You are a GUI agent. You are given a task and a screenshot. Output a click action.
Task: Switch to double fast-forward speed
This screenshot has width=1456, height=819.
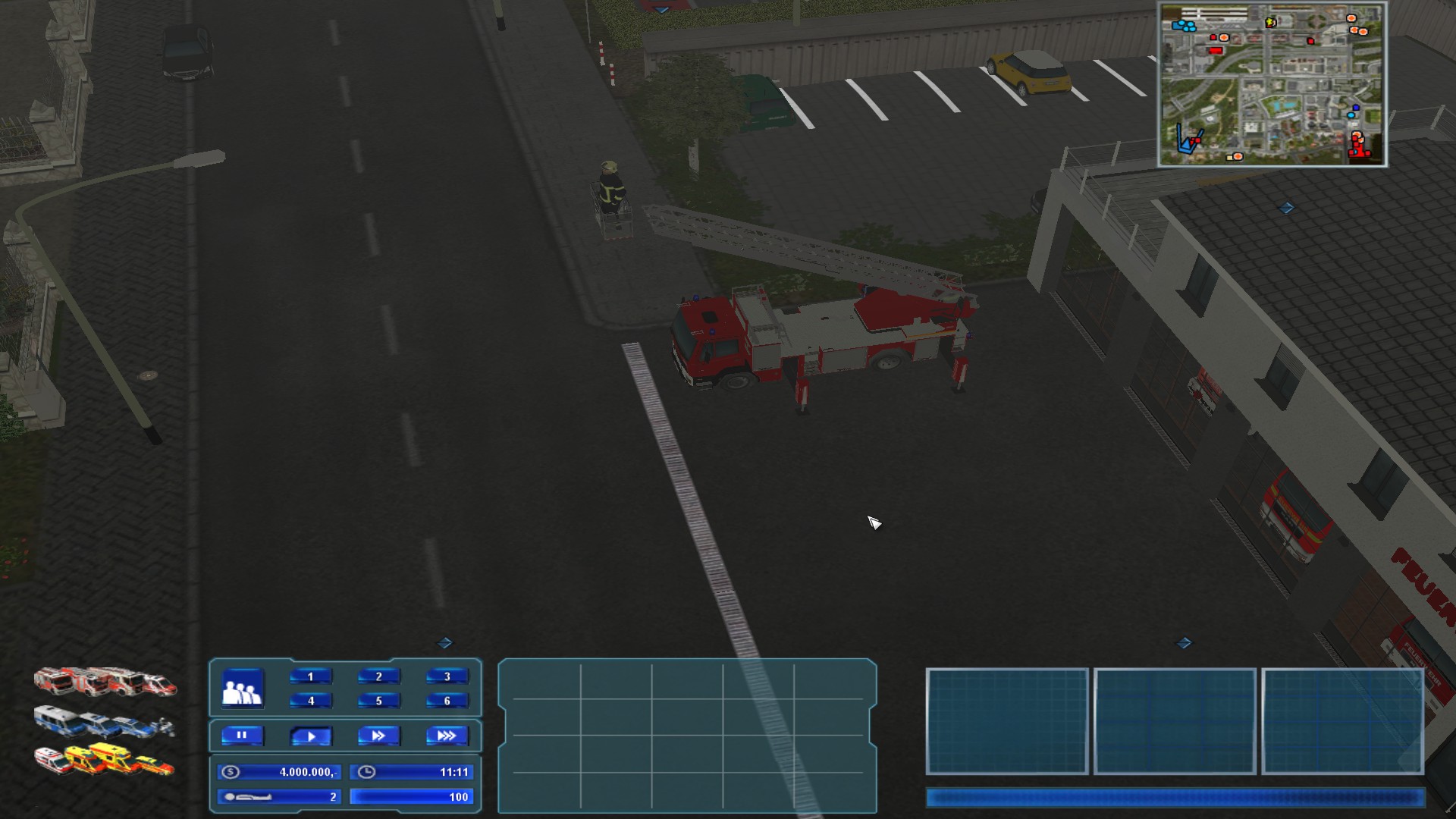pos(378,736)
